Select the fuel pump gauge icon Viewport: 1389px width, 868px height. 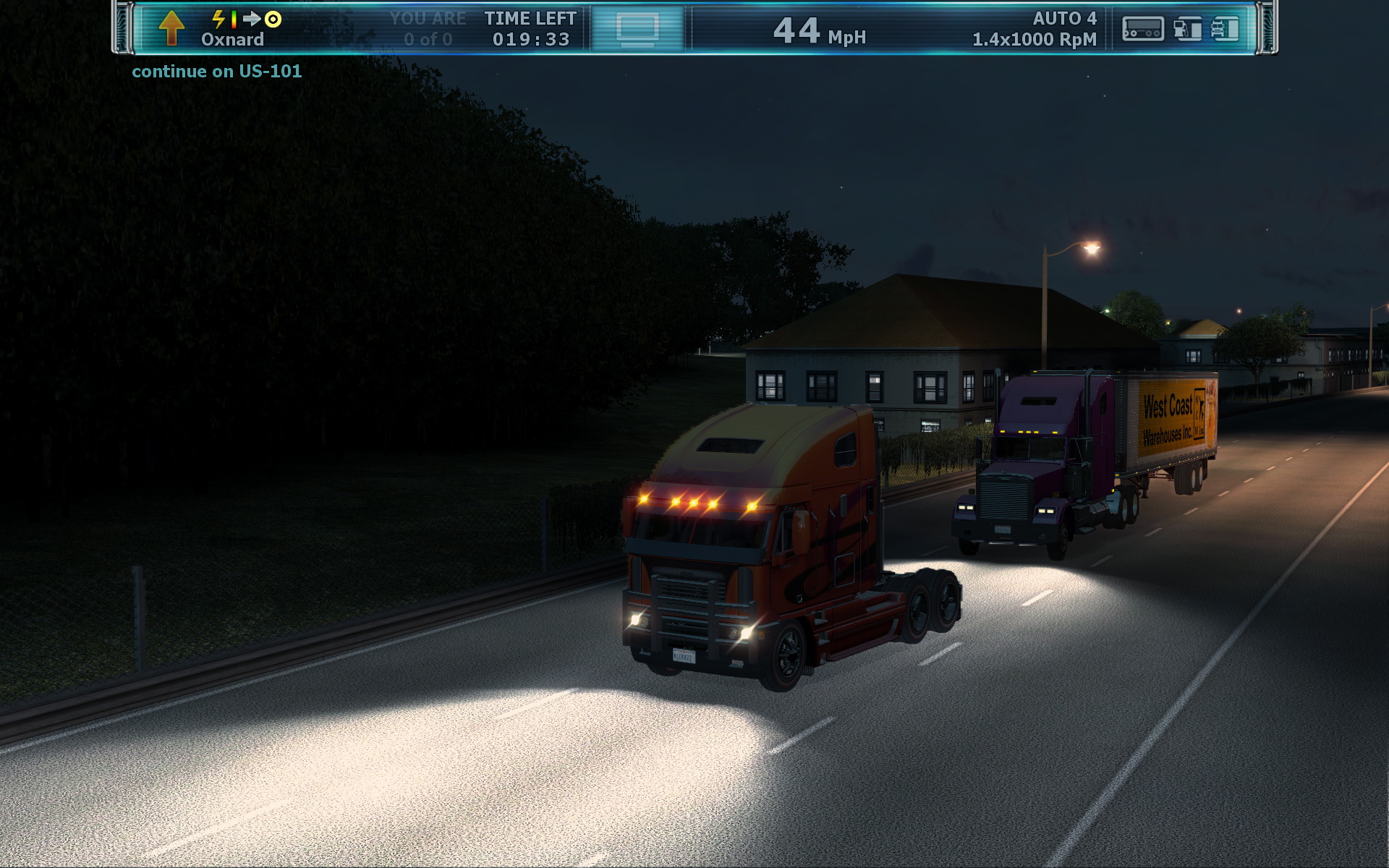[x=1186, y=29]
